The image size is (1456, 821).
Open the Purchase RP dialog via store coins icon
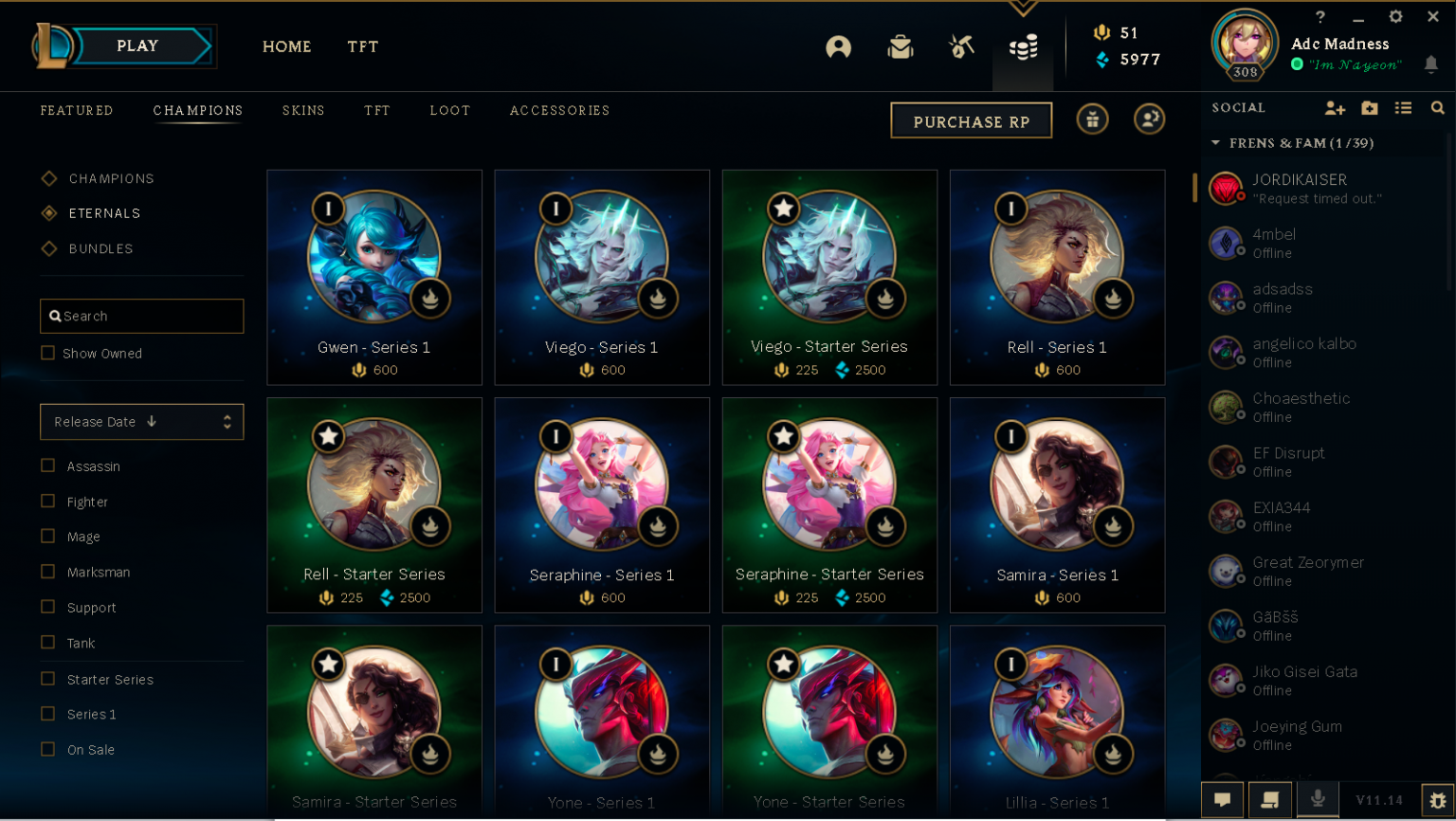click(x=1023, y=46)
